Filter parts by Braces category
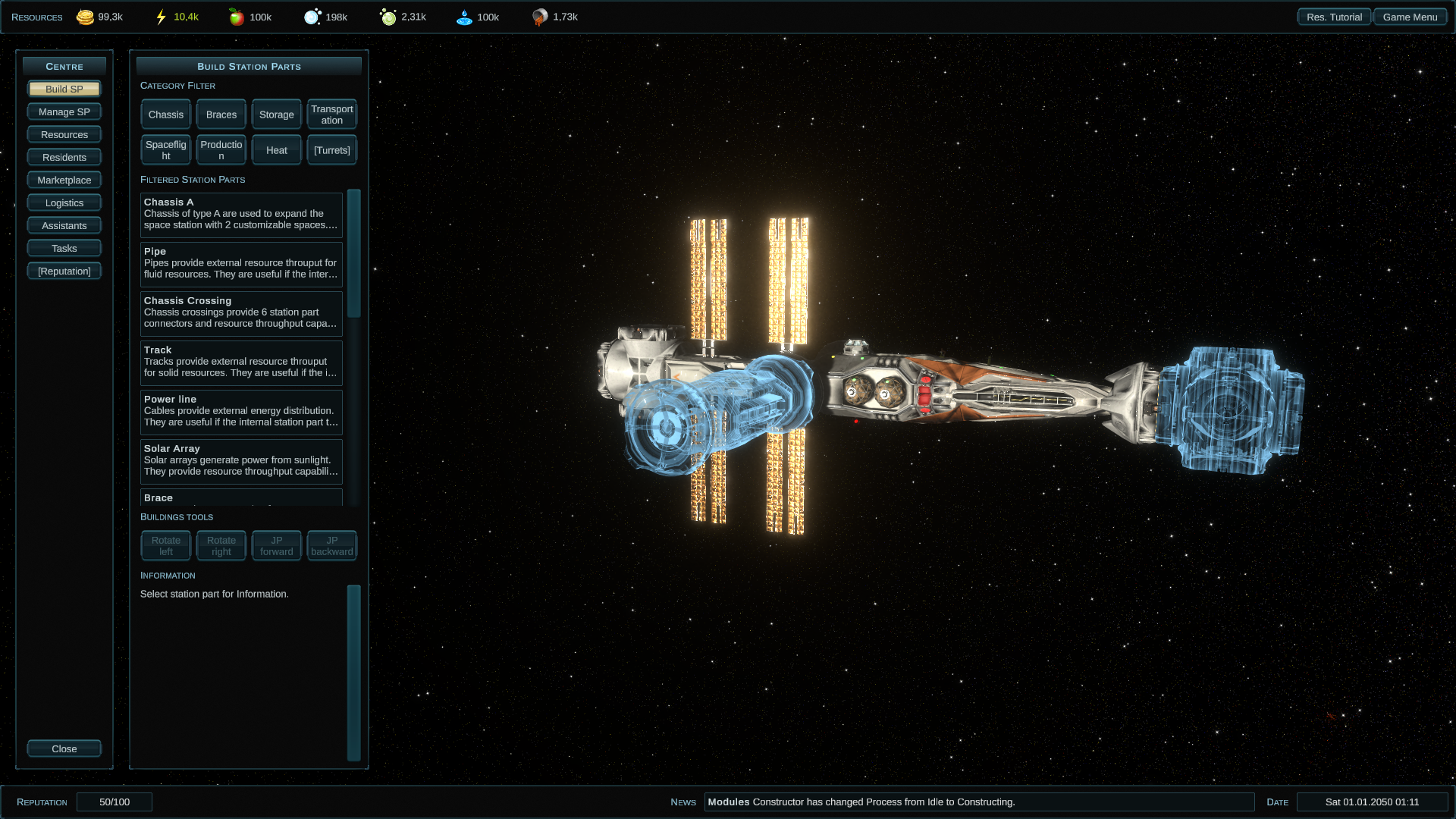The width and height of the screenshot is (1456, 819). pos(221,115)
